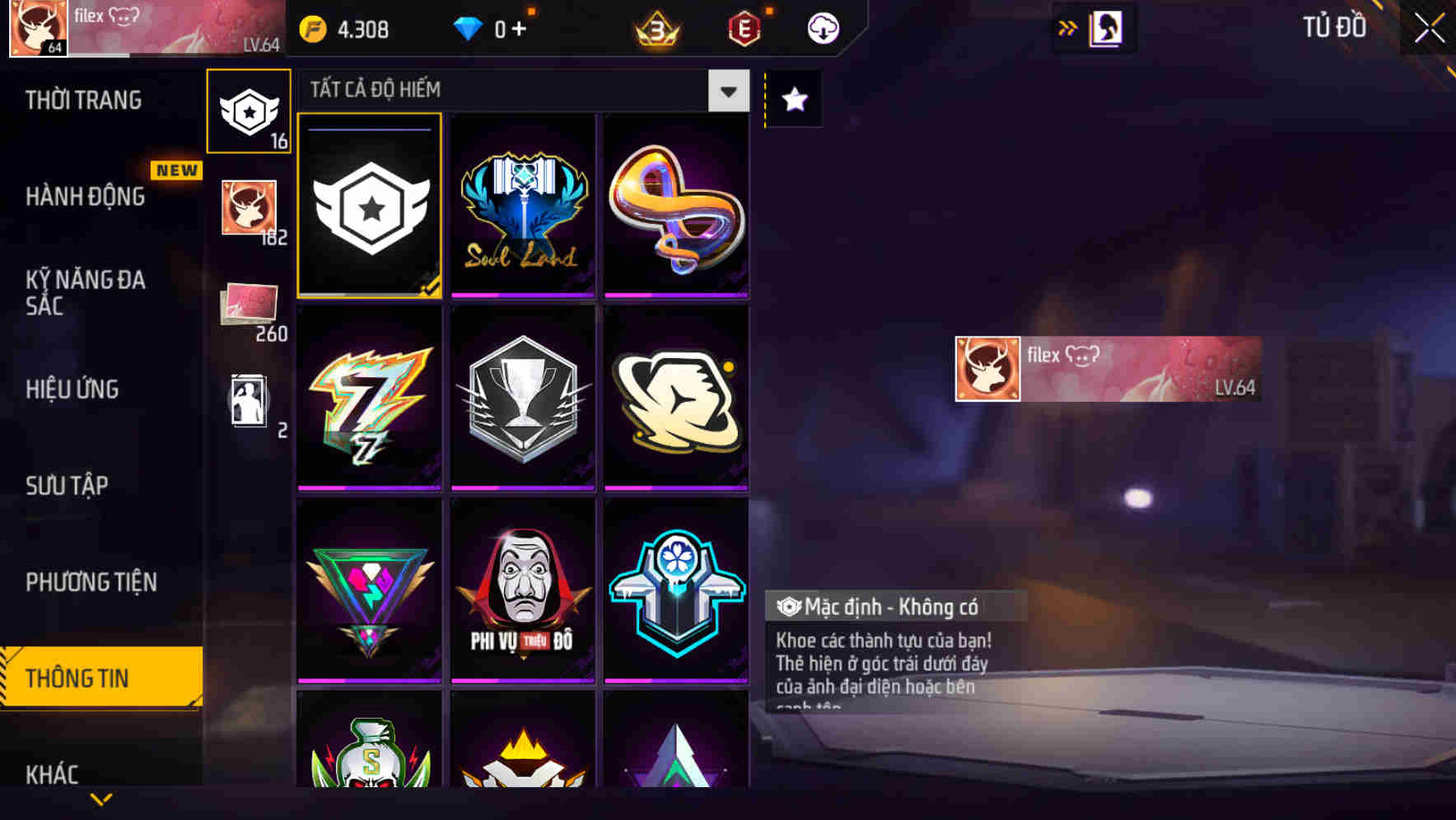The height and width of the screenshot is (820, 1456).
Task: Click the cloud download icon in the top bar
Action: [x=822, y=27]
